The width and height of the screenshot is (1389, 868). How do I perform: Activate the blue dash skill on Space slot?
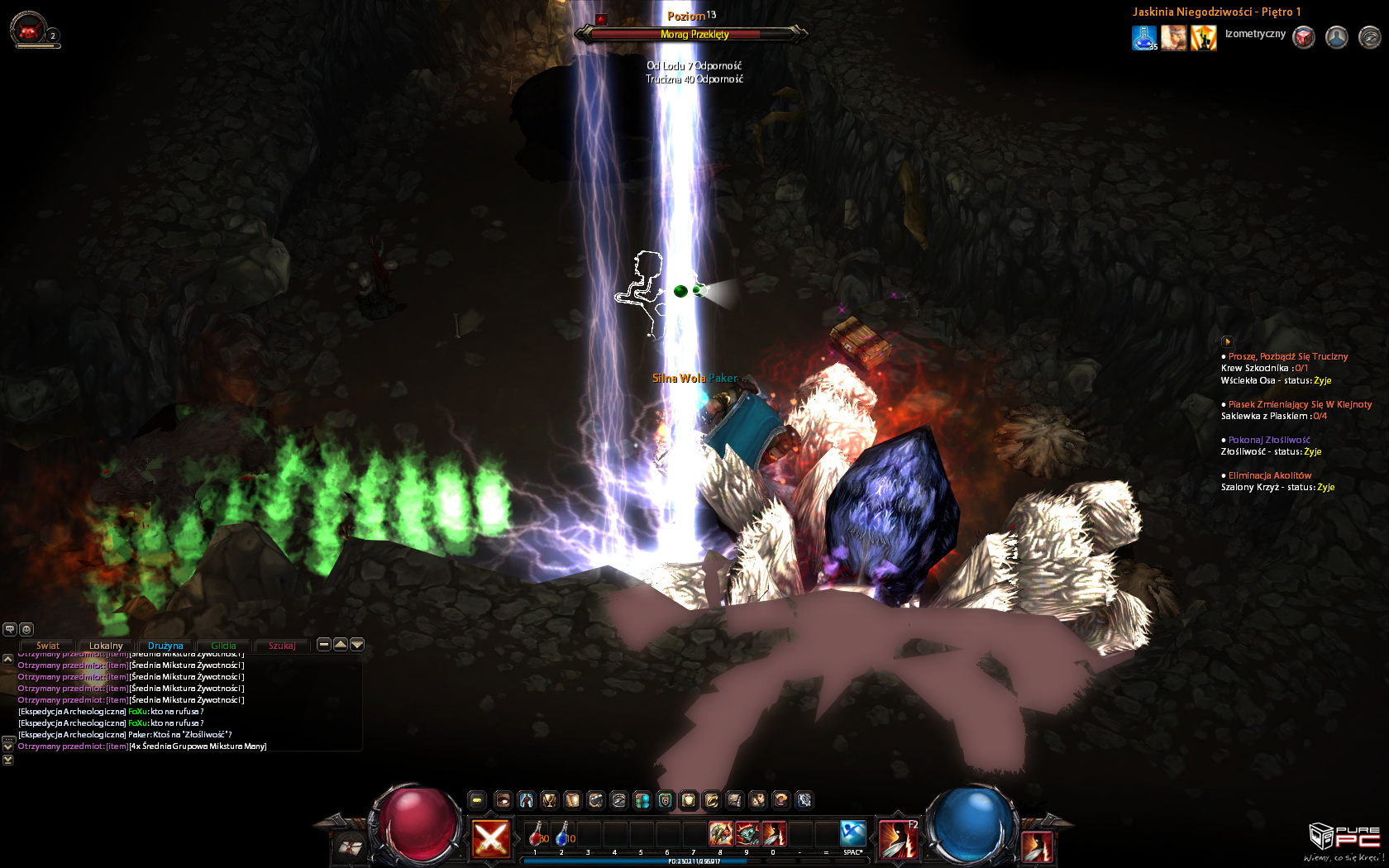[852, 833]
